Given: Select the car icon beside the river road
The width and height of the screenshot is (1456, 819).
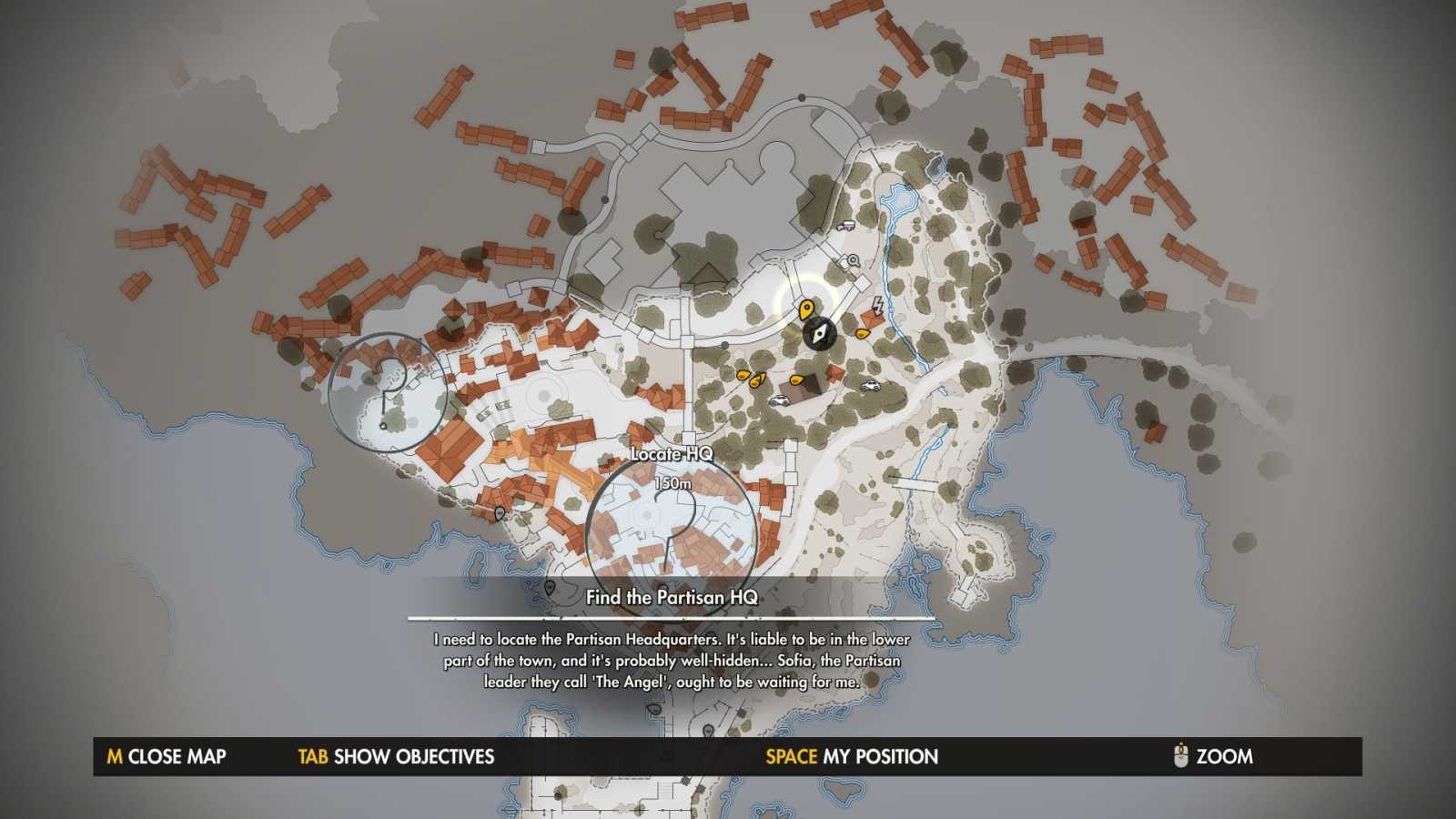Looking at the screenshot, I should [x=870, y=385].
